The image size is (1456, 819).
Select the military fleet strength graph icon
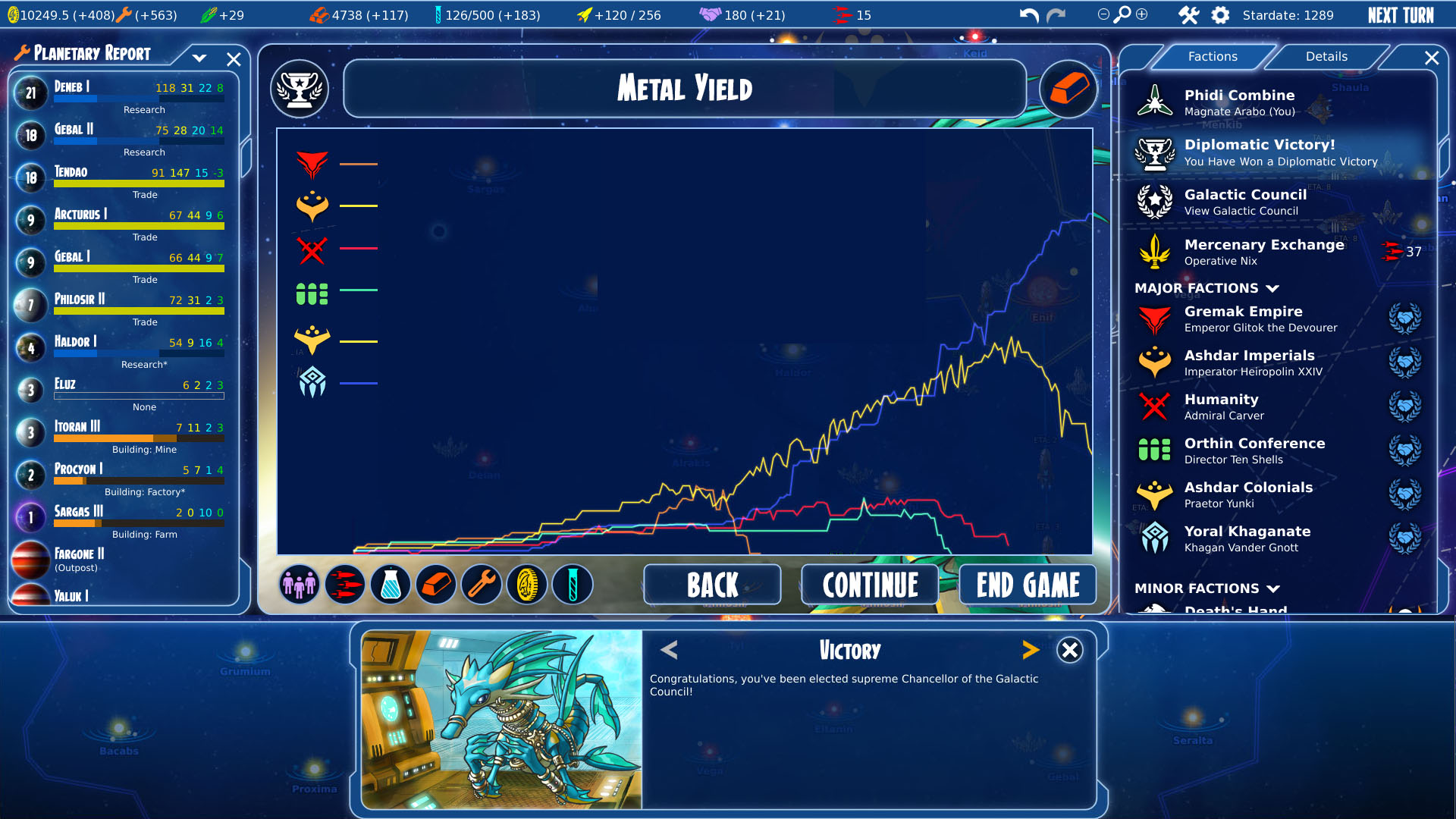tap(345, 585)
